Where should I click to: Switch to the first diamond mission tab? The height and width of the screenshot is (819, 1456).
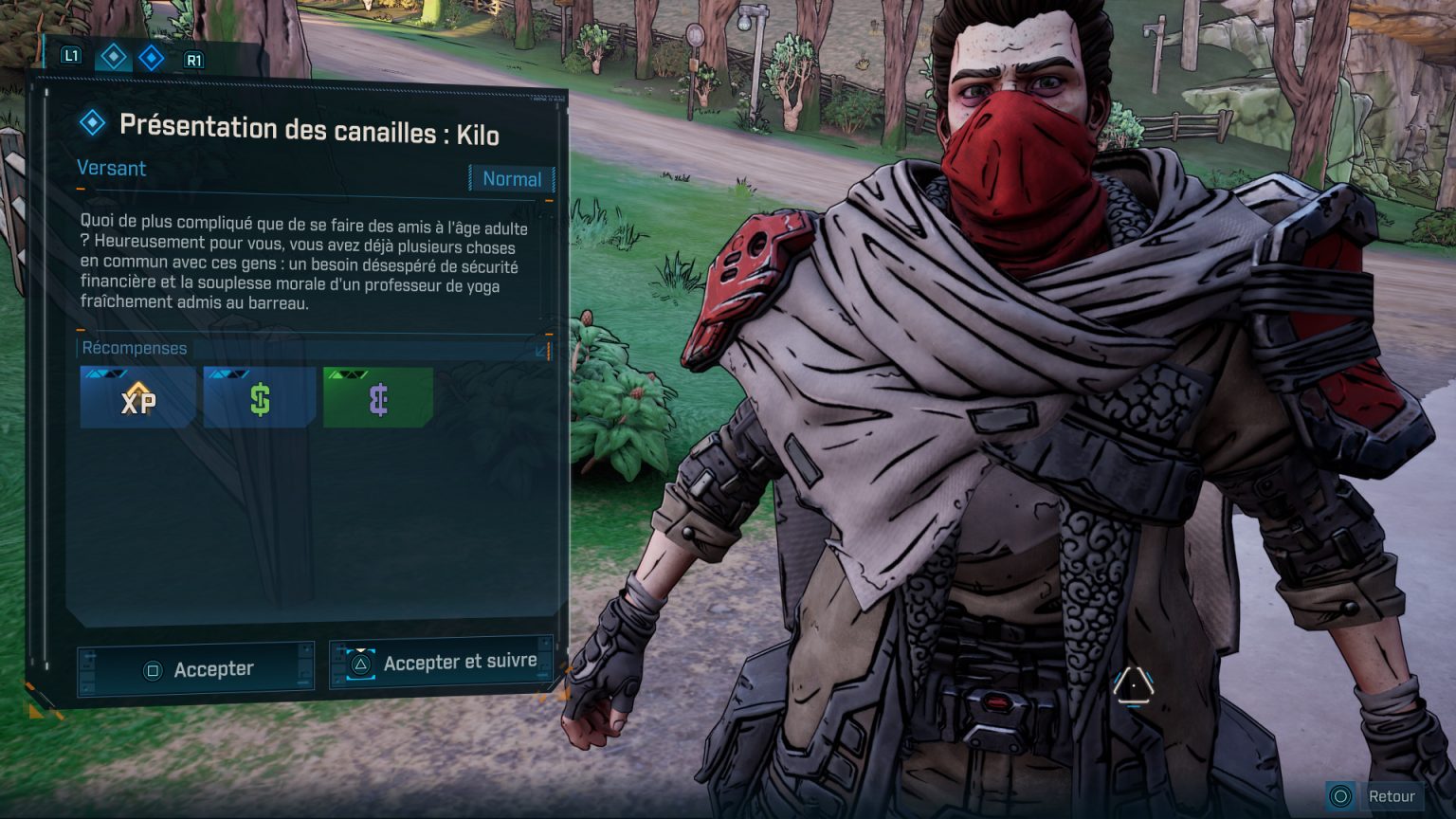point(114,56)
